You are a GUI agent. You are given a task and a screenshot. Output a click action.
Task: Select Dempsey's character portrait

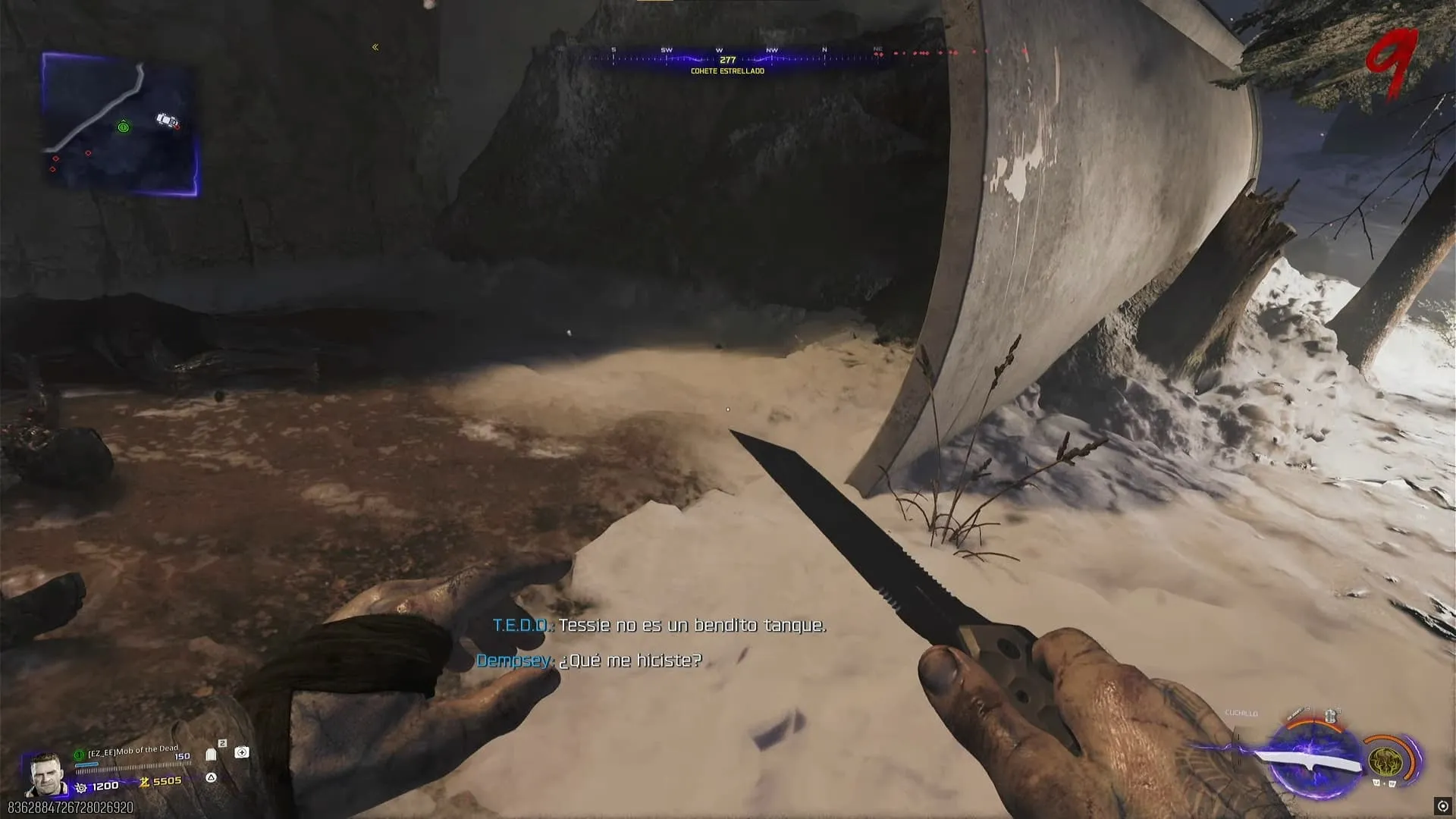(45, 773)
